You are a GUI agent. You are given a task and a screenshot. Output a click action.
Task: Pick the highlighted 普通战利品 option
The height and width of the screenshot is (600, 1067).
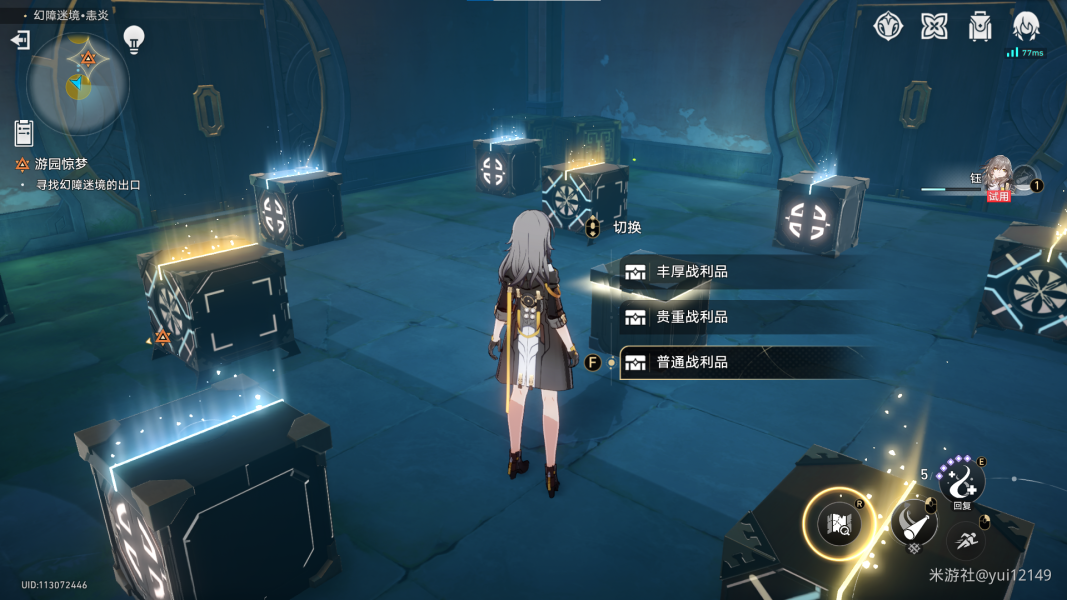click(x=690, y=363)
